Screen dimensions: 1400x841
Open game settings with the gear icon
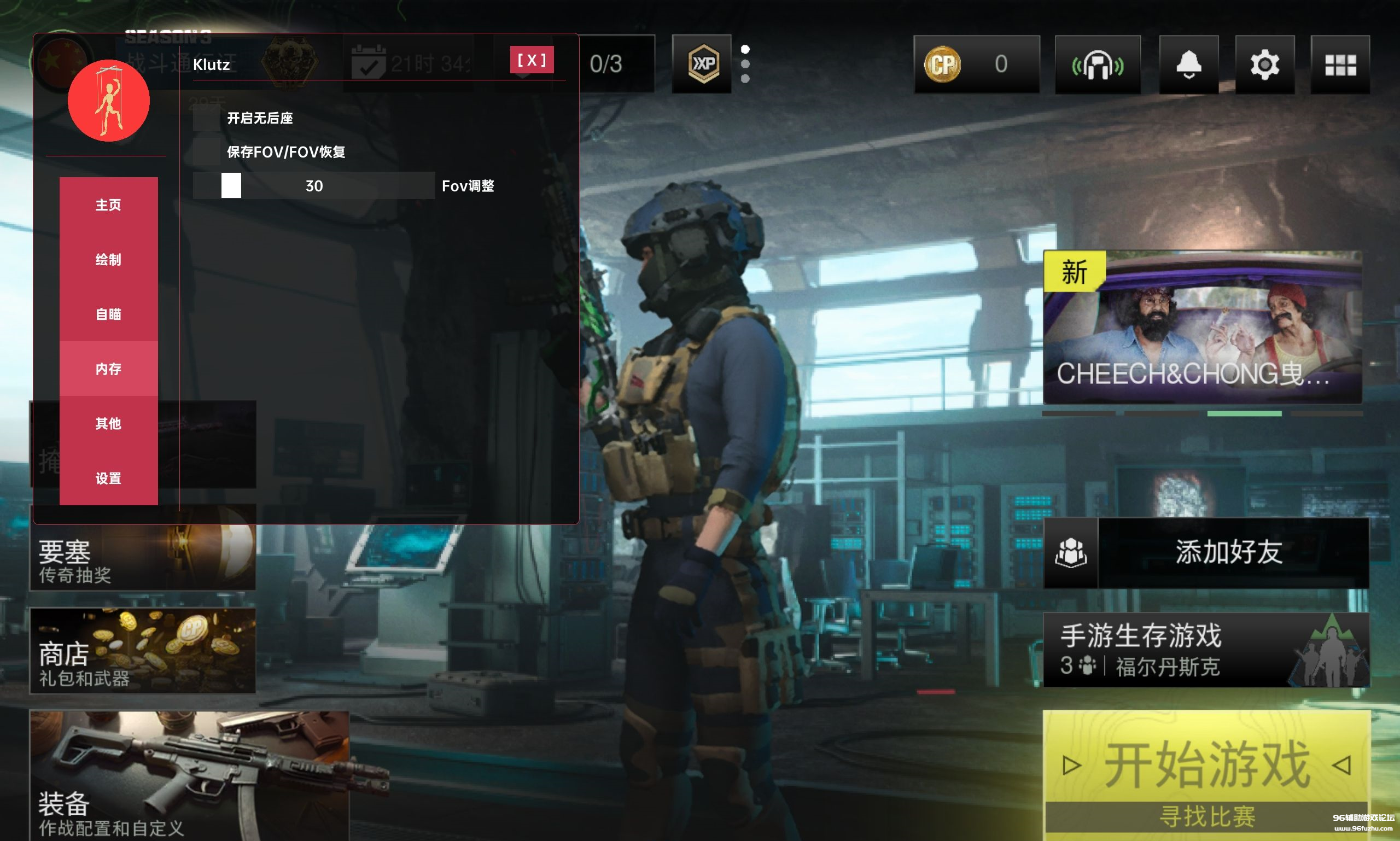pos(1264,65)
